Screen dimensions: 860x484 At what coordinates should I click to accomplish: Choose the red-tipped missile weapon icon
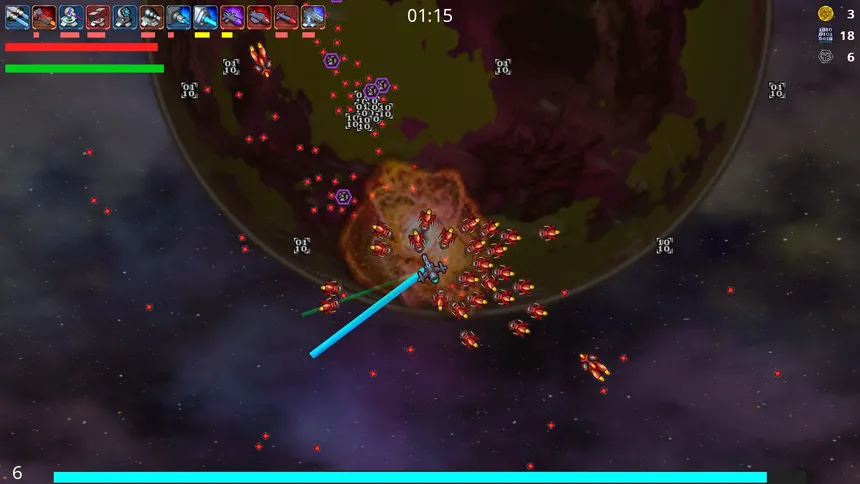coord(287,16)
